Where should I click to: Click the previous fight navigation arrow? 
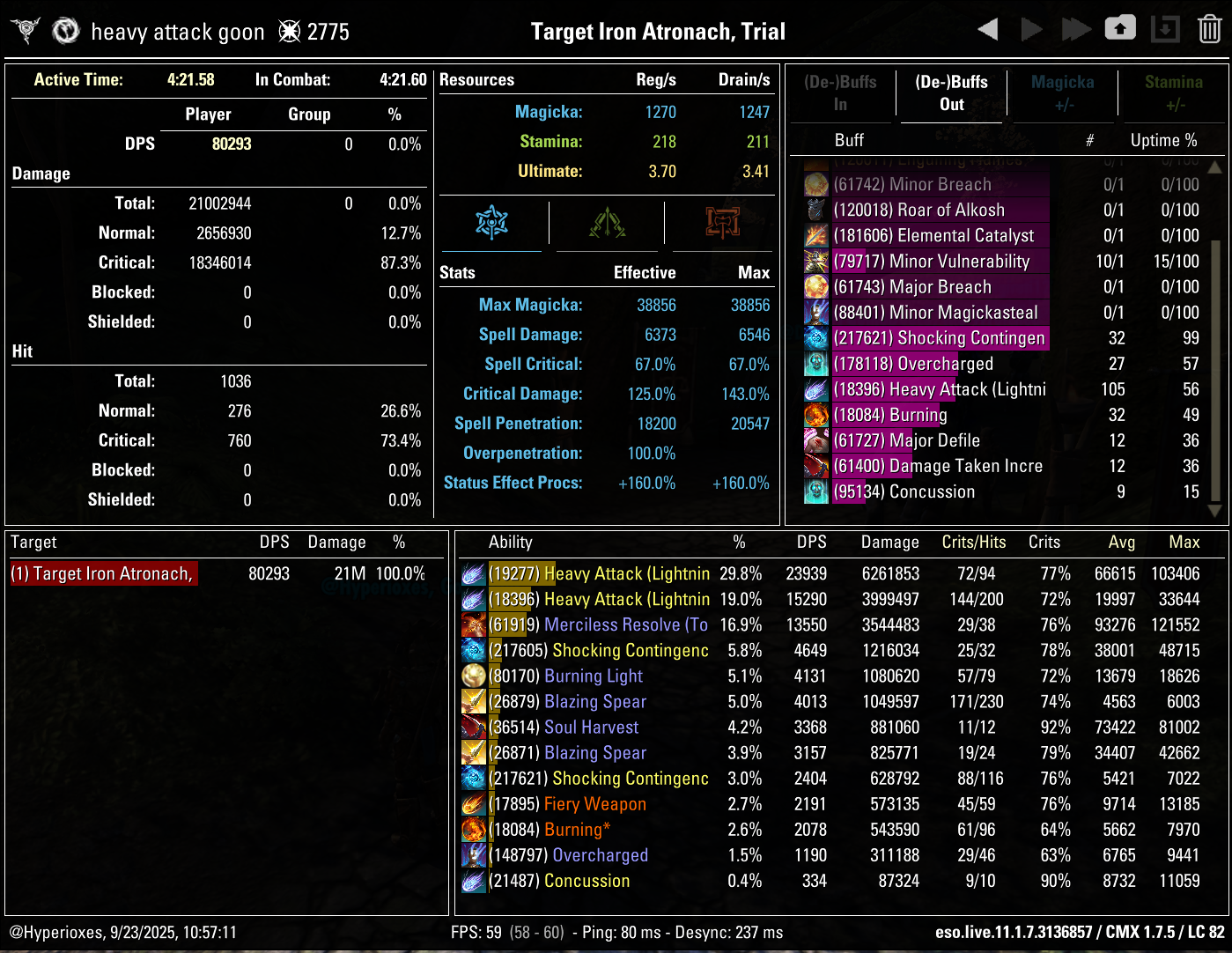[x=987, y=28]
